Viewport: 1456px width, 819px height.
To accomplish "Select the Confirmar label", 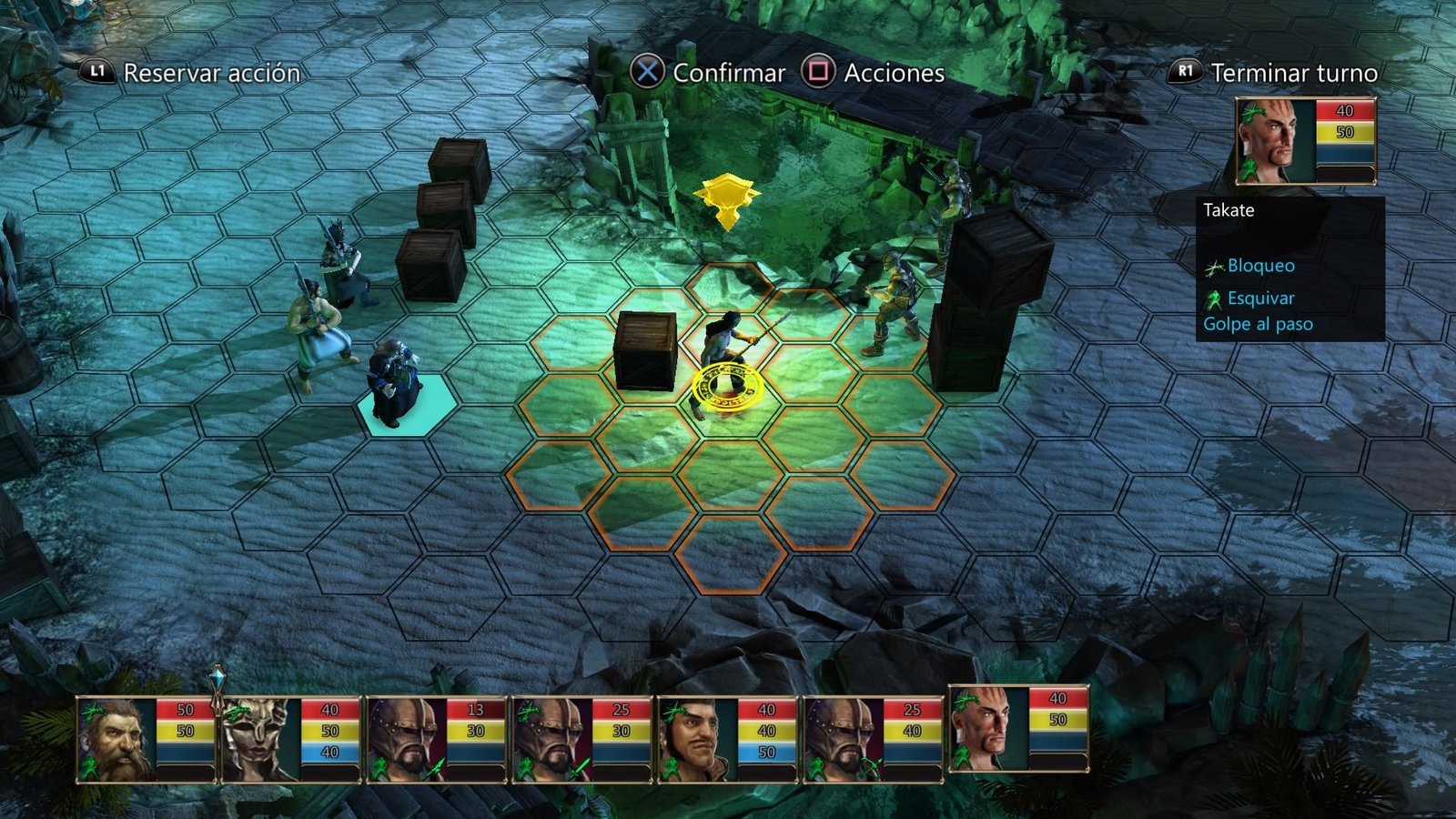I will pos(728,73).
